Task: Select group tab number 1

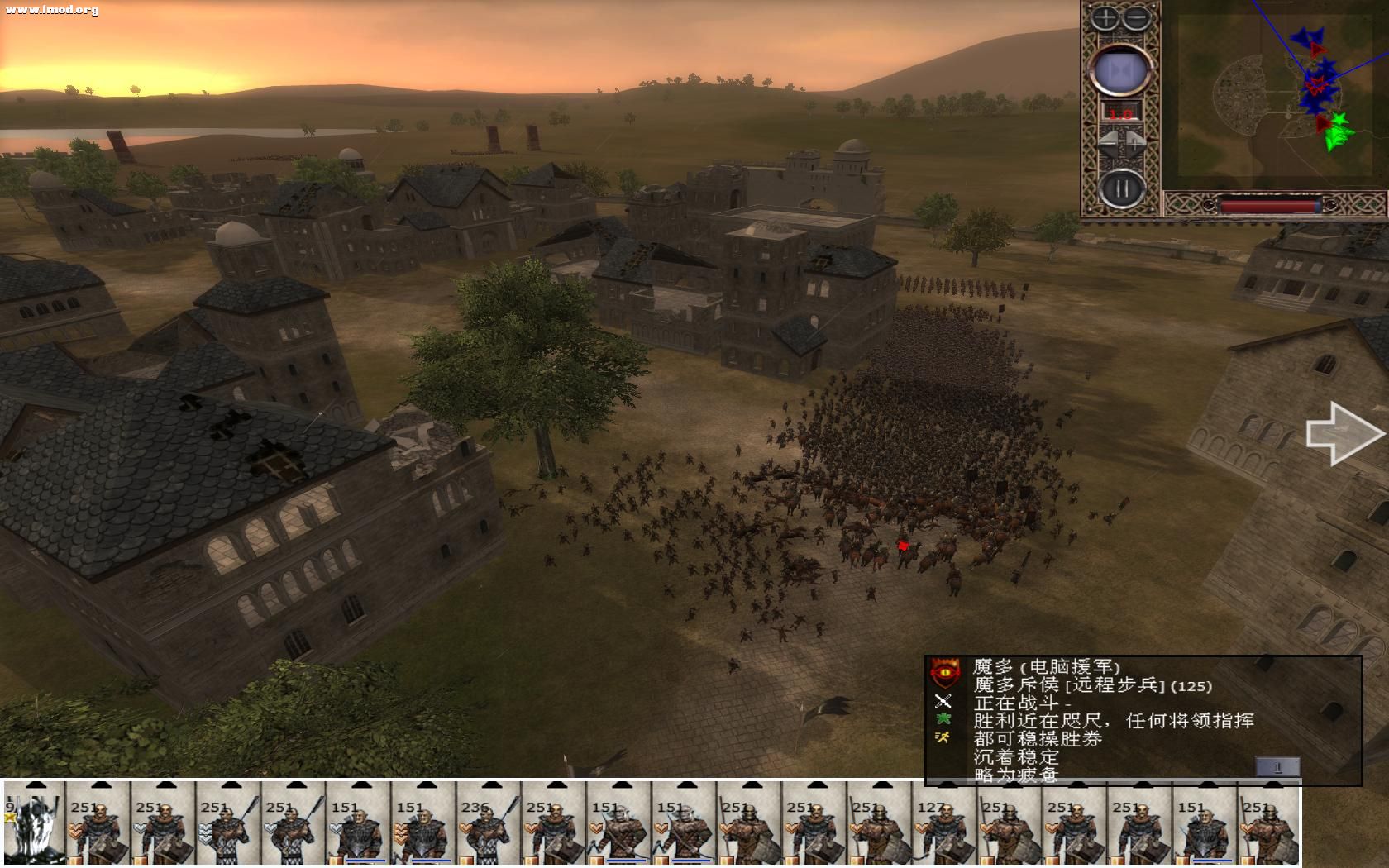Action: [x=1277, y=767]
